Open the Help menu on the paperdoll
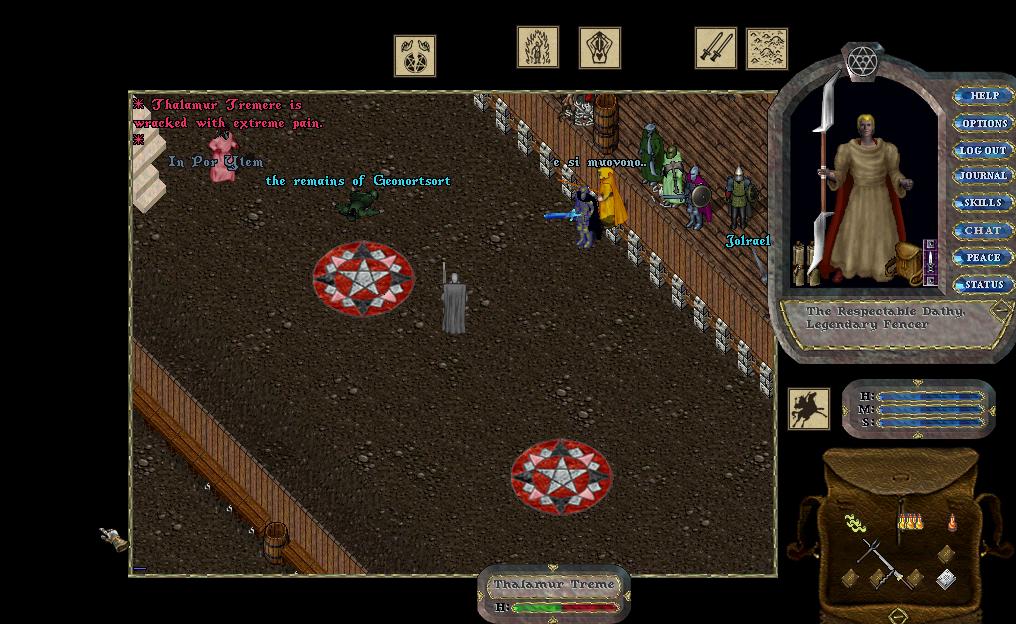Viewport: 1016px width, 624px height. click(983, 96)
